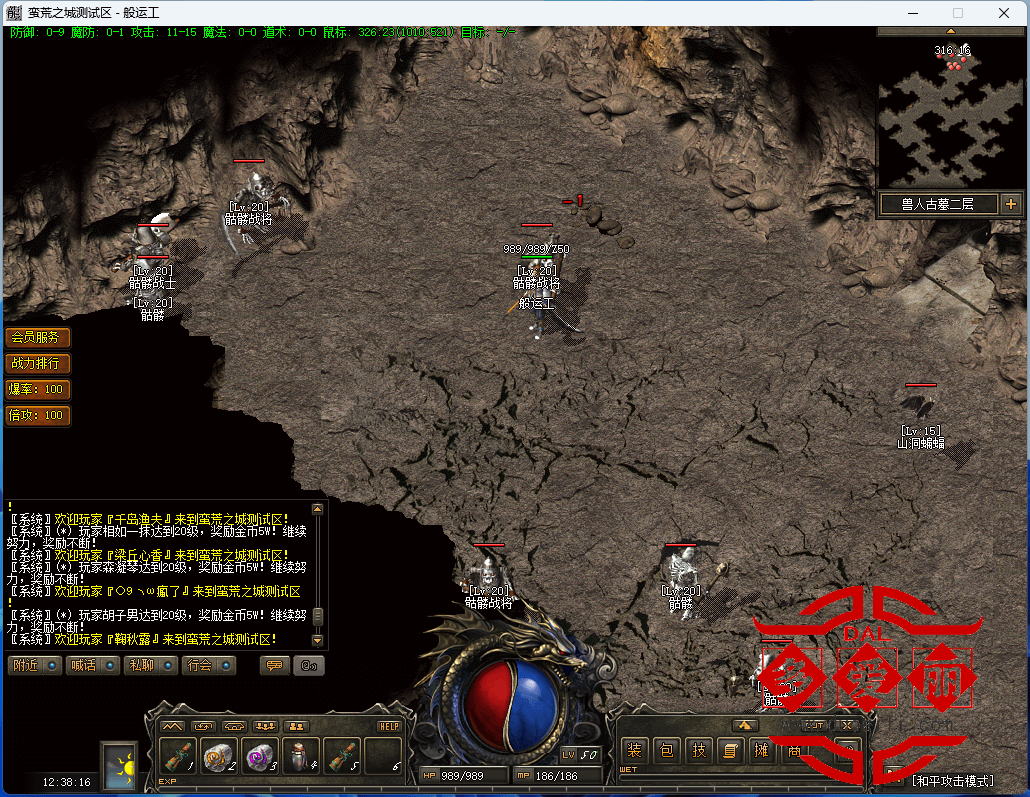Use the potion in hotbar slot 1
This screenshot has width=1030, height=797.
(178, 756)
